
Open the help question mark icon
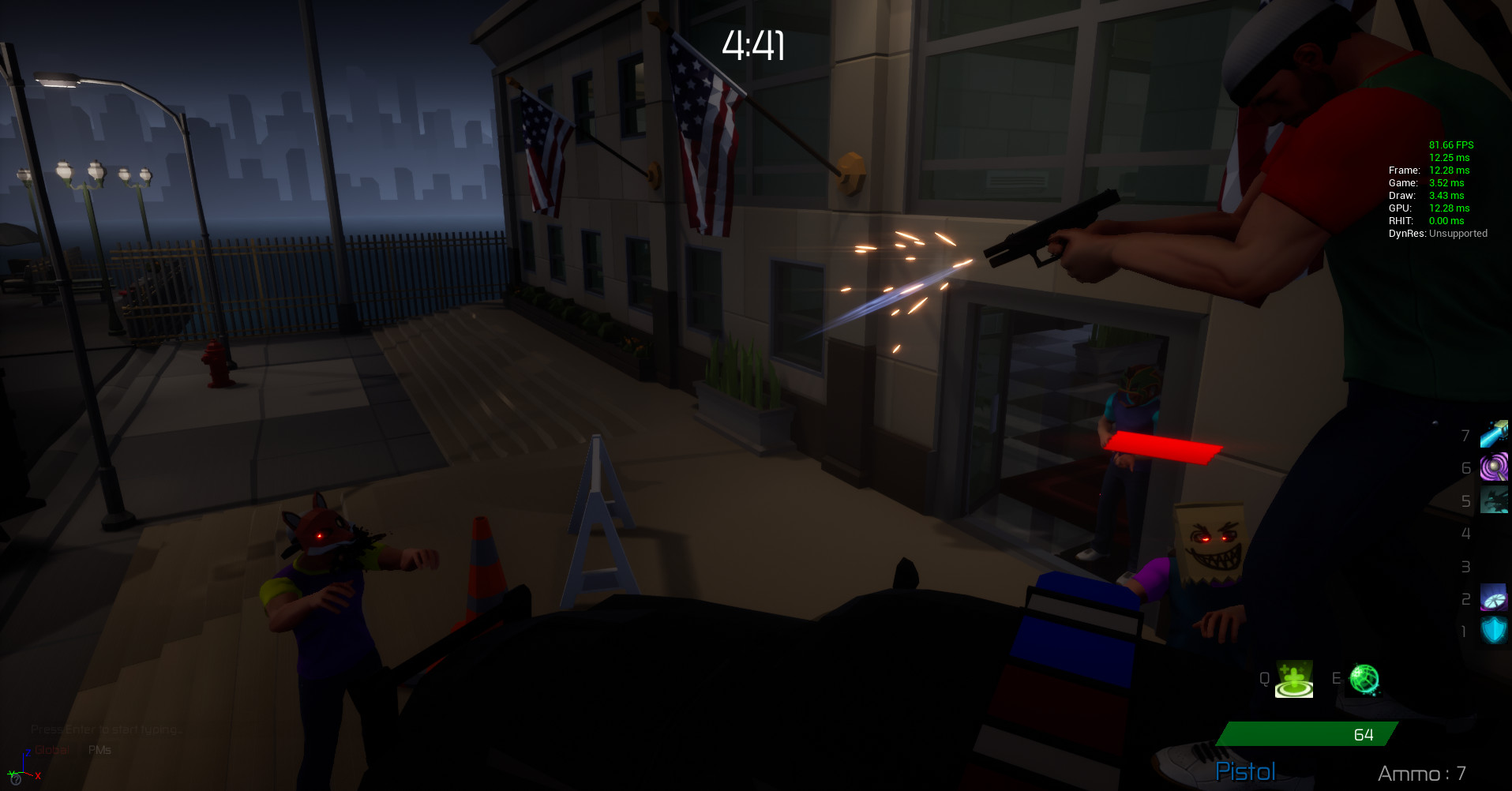tap(16, 782)
